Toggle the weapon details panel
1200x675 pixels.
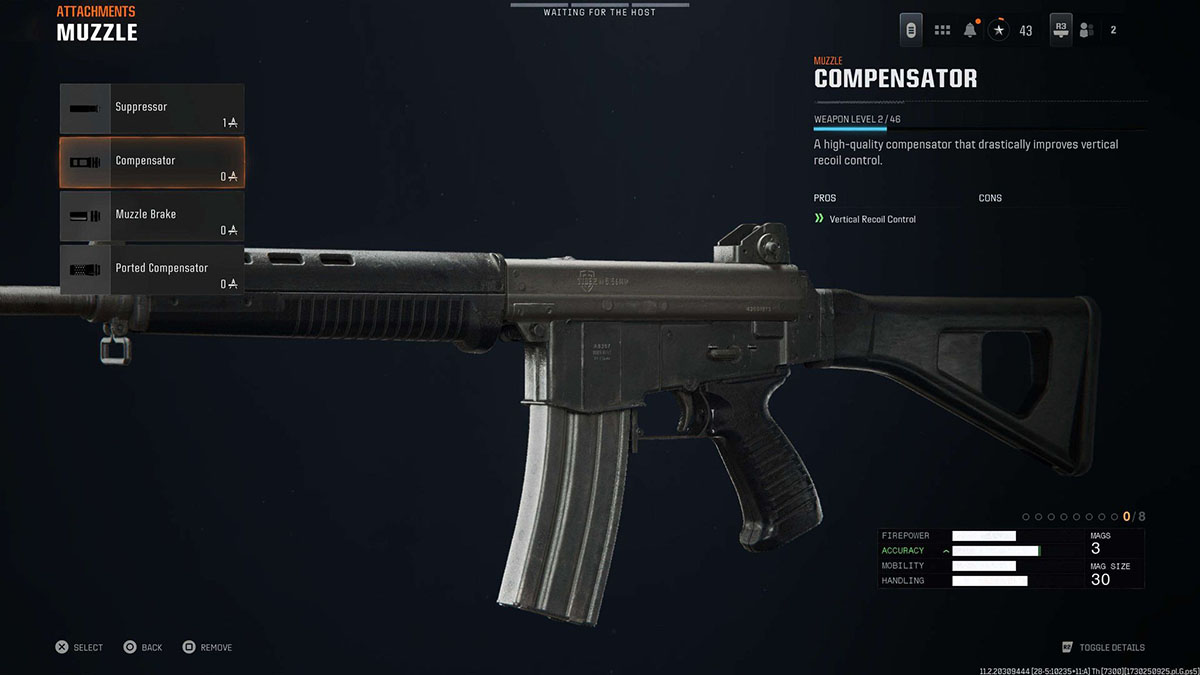coord(1103,647)
